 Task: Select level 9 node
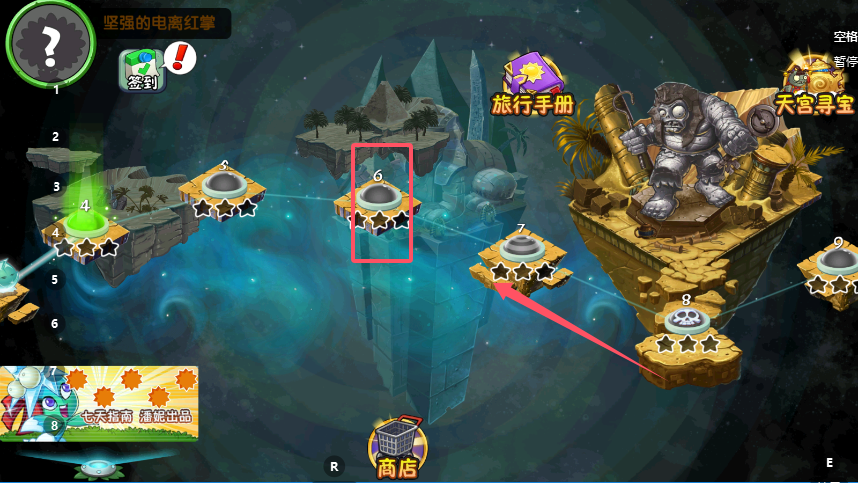pyautogui.click(x=836, y=264)
